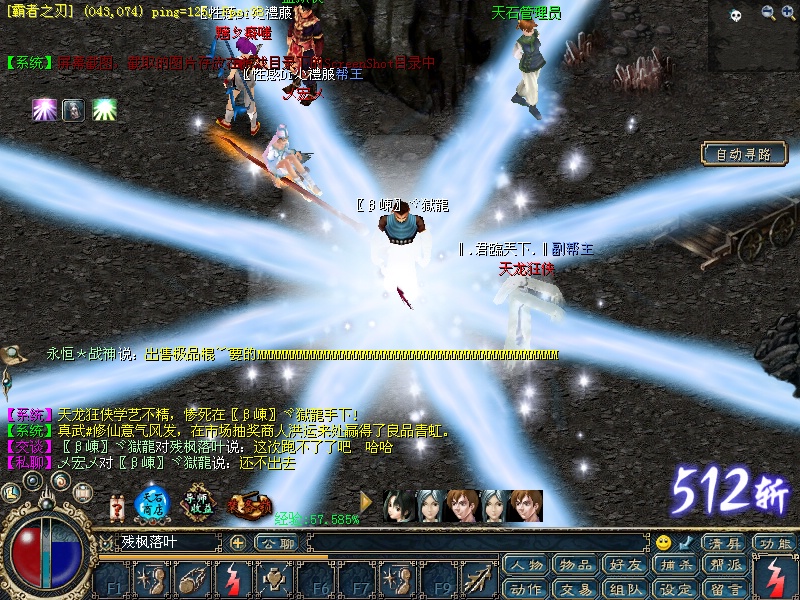
Task: Open the 动作 actions menu
Action: (525, 588)
